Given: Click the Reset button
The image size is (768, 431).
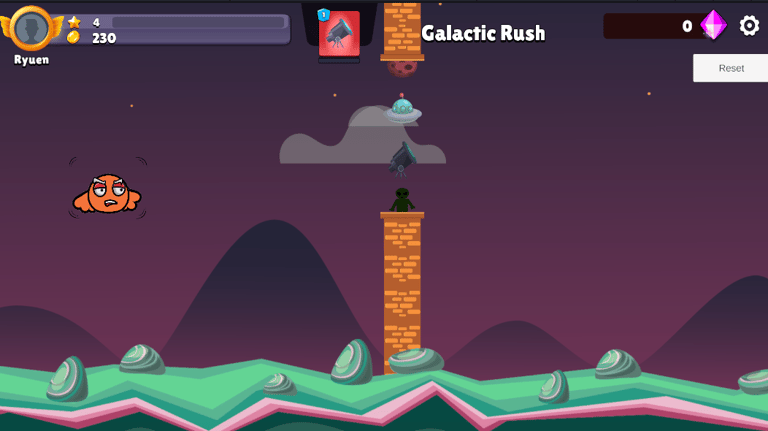Looking at the screenshot, I should point(731,68).
